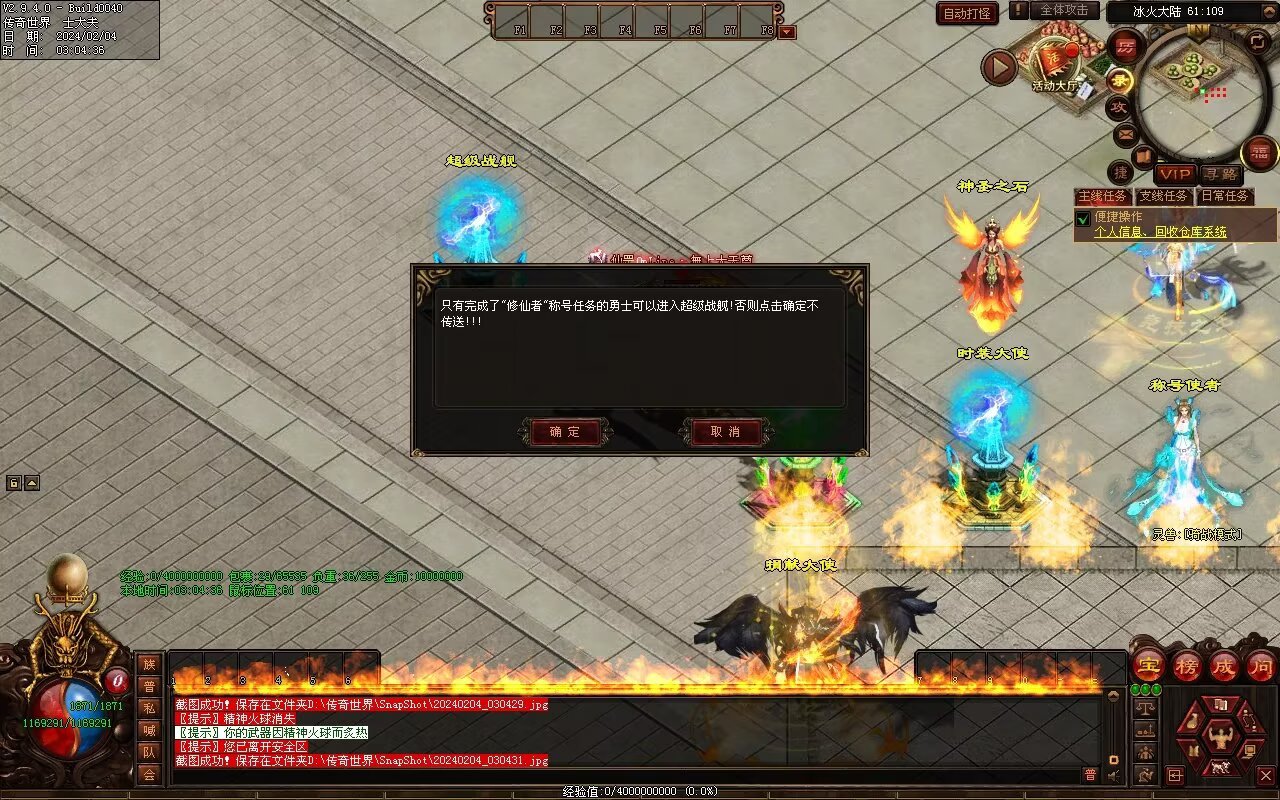This screenshot has width=1280, height=800.
Task: Select the 私 private chat channel
Action: click(x=149, y=708)
